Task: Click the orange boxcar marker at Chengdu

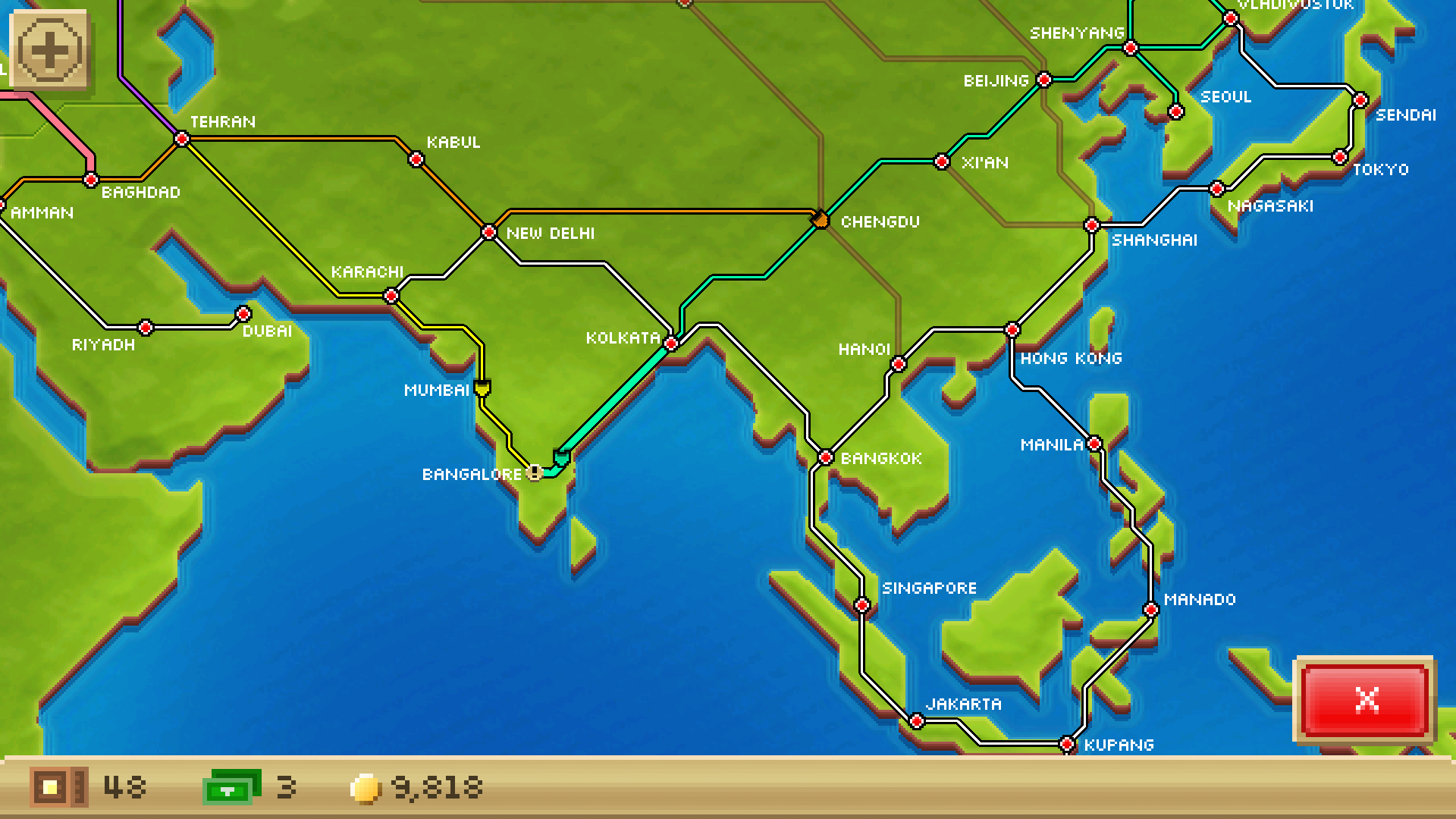Action: 821,220
